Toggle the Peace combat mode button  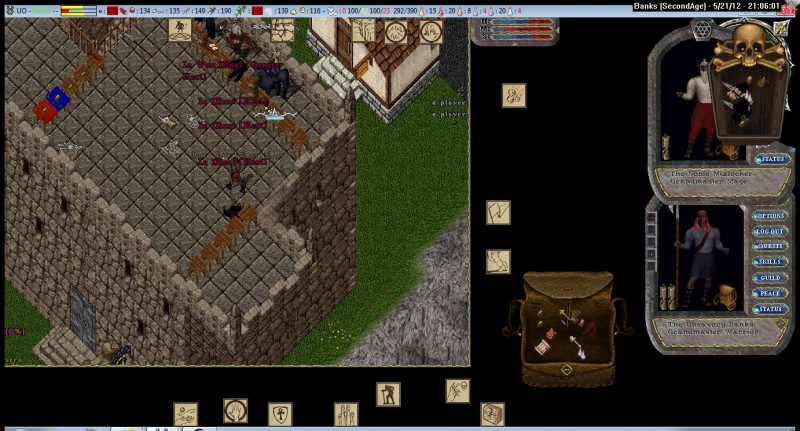[769, 293]
